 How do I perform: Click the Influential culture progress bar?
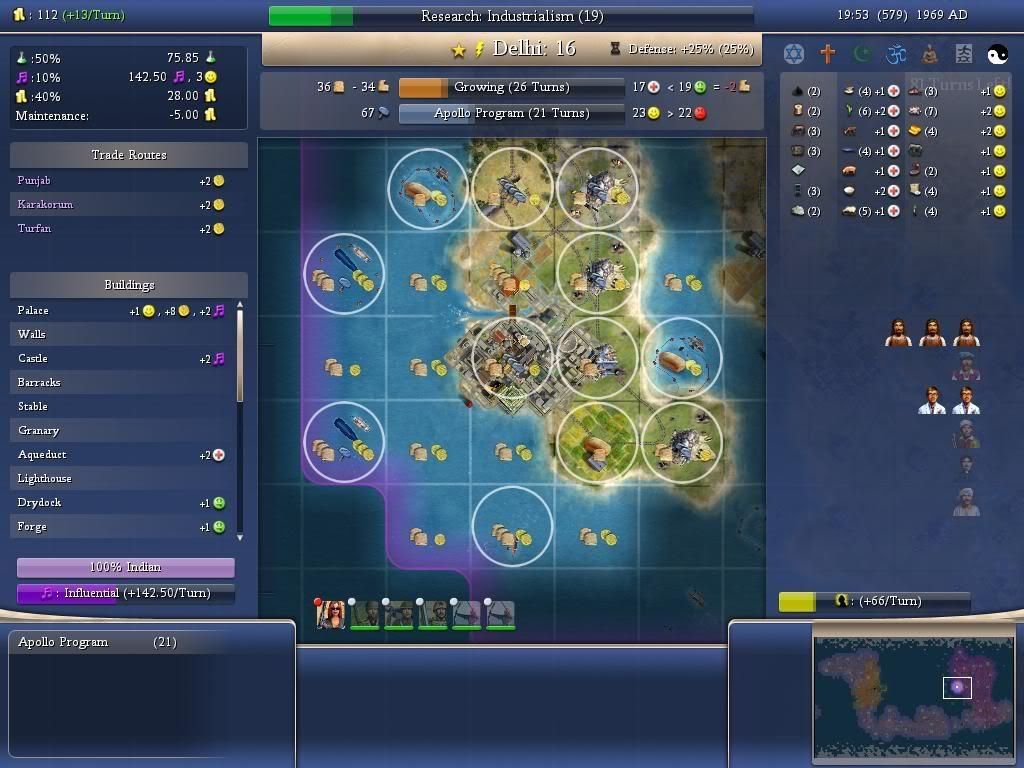tap(126, 593)
